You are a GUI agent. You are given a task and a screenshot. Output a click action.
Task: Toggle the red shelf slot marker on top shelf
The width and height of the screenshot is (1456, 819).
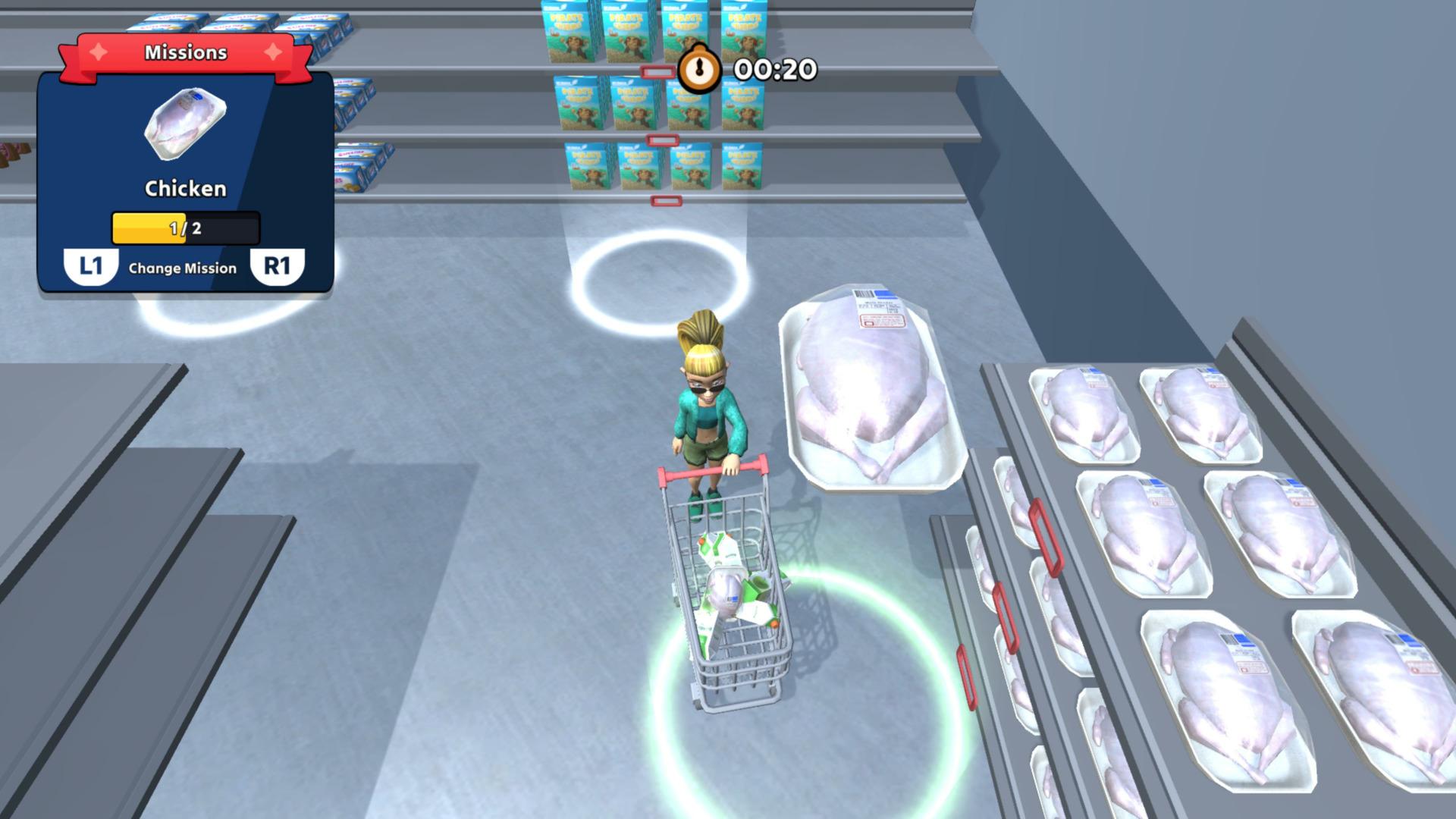(x=657, y=71)
